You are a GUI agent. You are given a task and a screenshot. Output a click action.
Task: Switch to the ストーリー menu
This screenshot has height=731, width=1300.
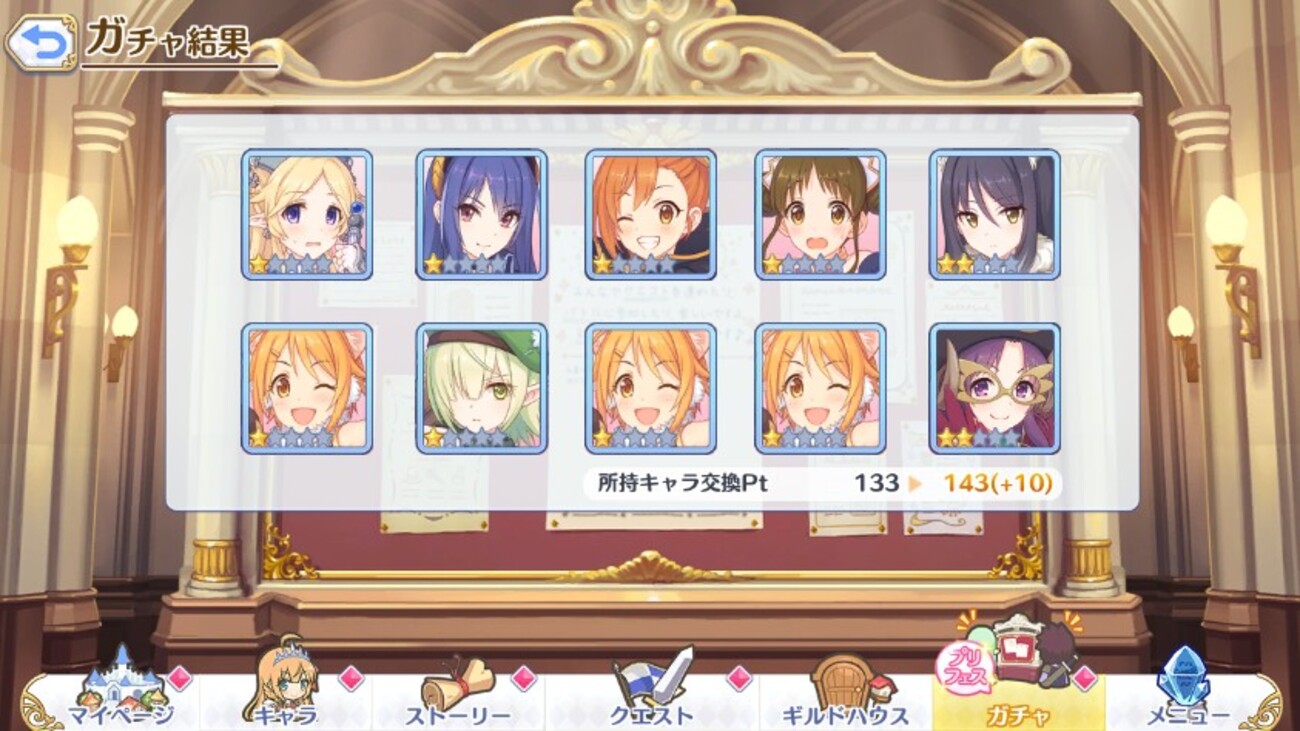click(458, 692)
